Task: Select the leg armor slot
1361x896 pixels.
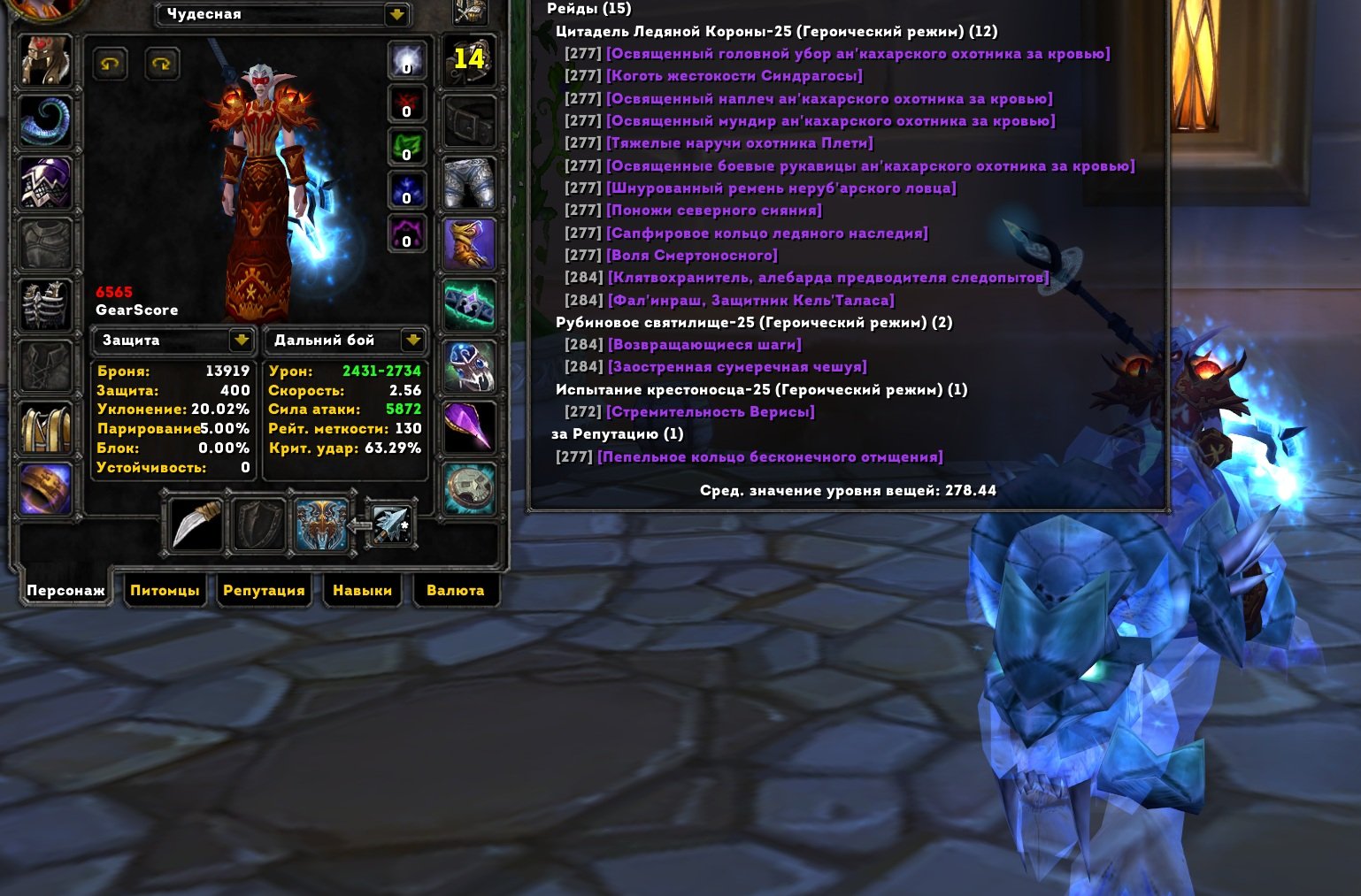Action: (x=469, y=183)
